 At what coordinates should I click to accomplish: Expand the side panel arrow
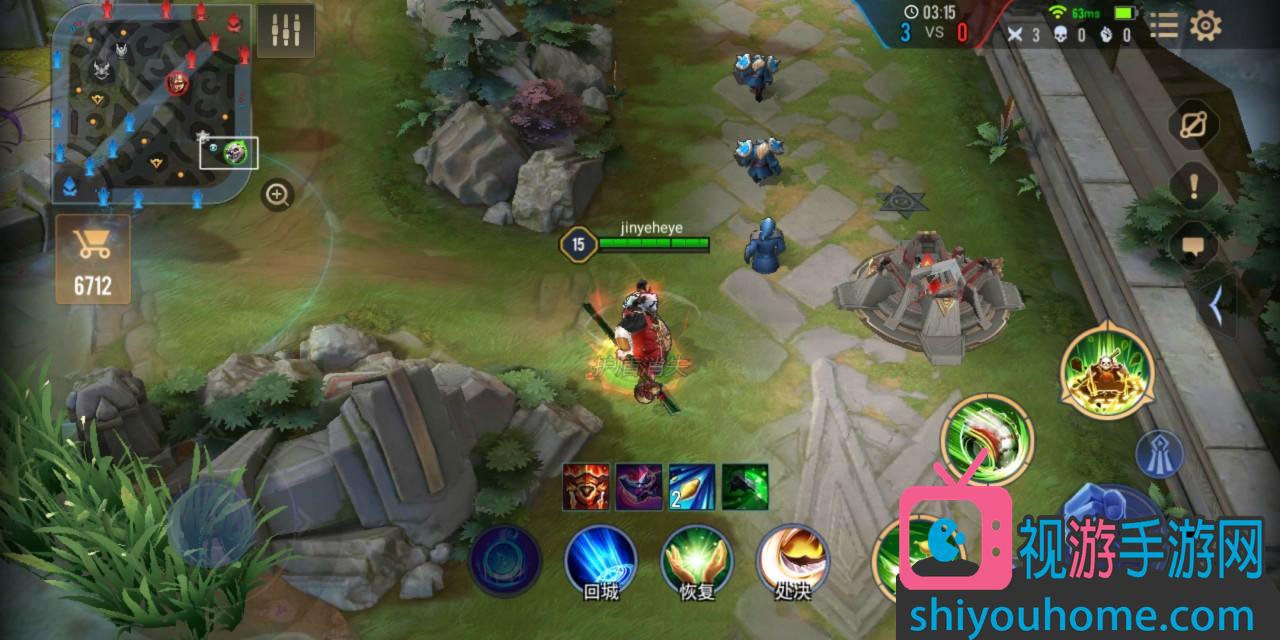click(1217, 307)
